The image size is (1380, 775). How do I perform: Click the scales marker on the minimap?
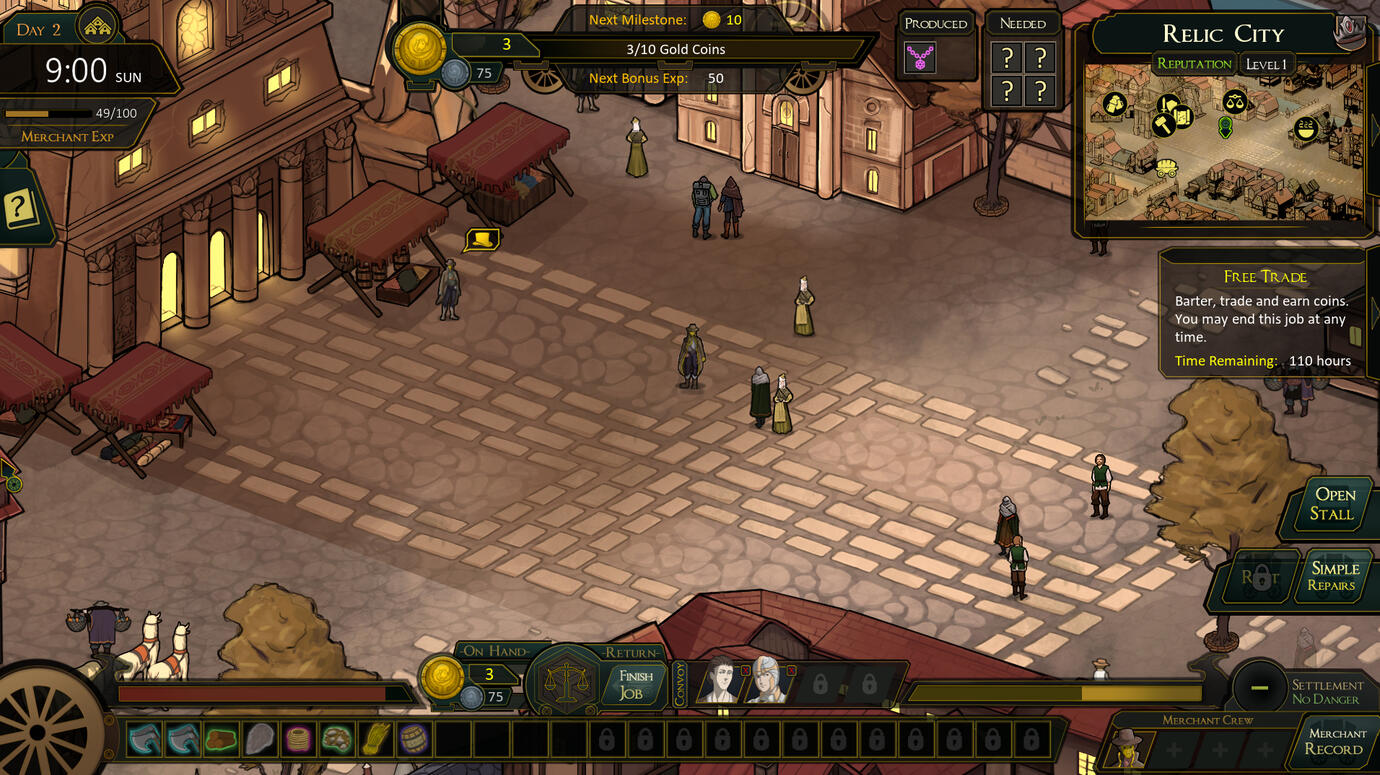click(1235, 101)
